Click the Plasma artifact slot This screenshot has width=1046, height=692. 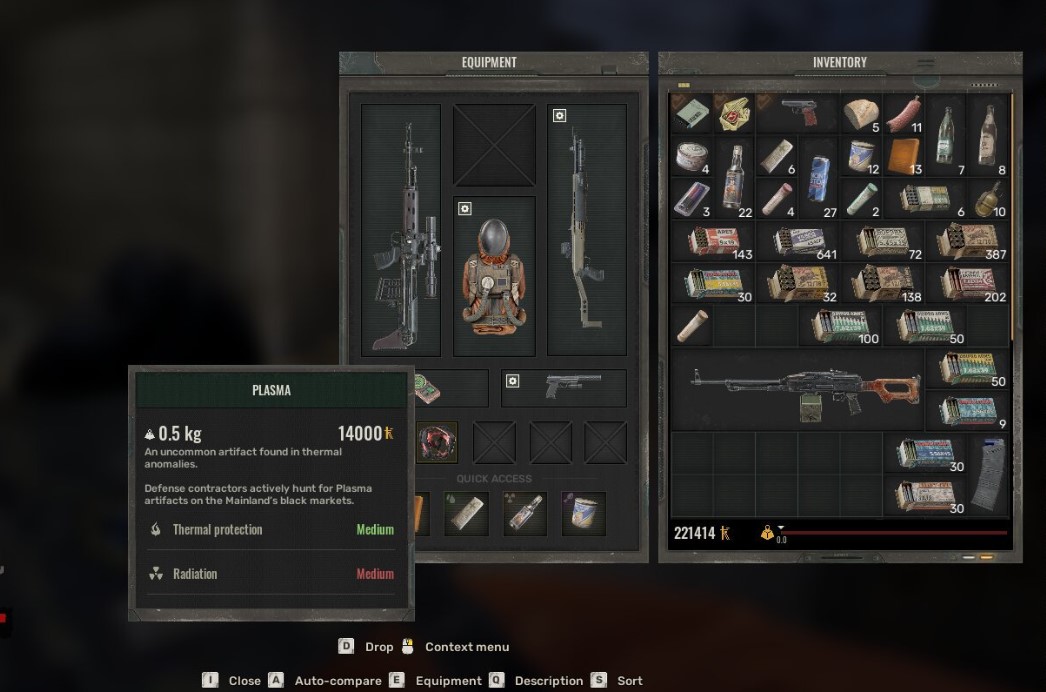437,442
